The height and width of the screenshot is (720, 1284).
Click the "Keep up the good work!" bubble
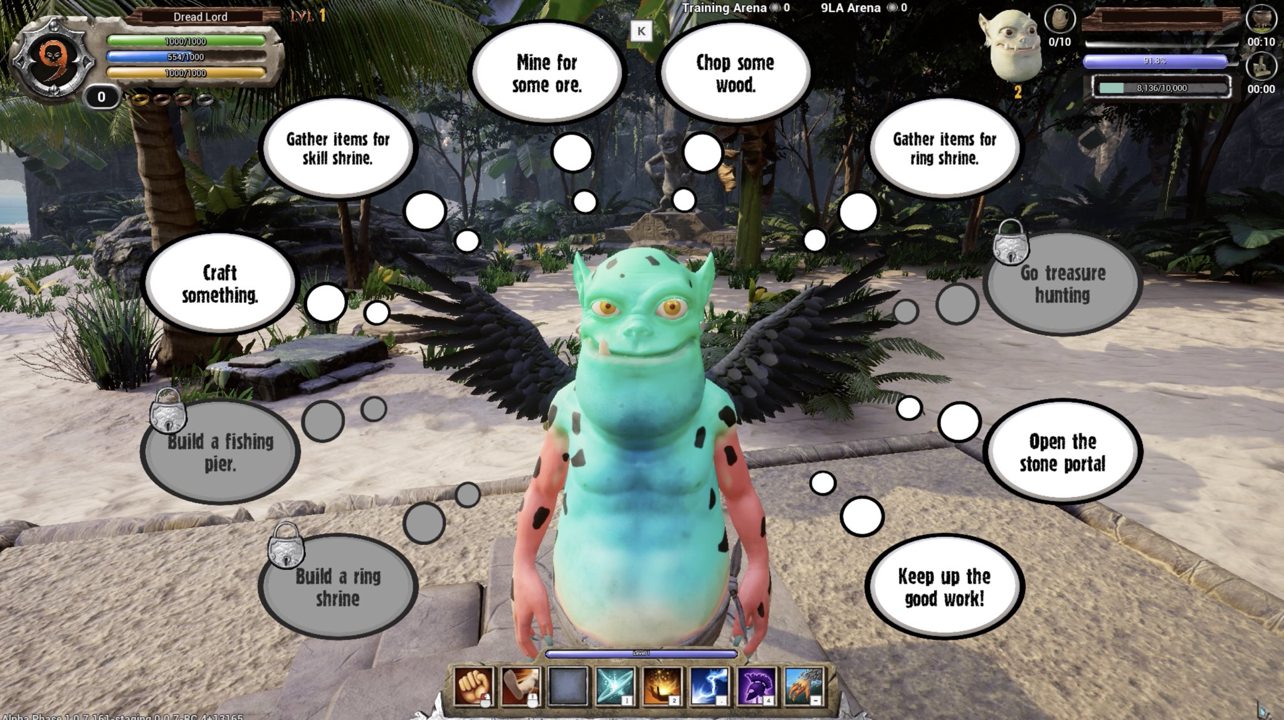(944, 587)
